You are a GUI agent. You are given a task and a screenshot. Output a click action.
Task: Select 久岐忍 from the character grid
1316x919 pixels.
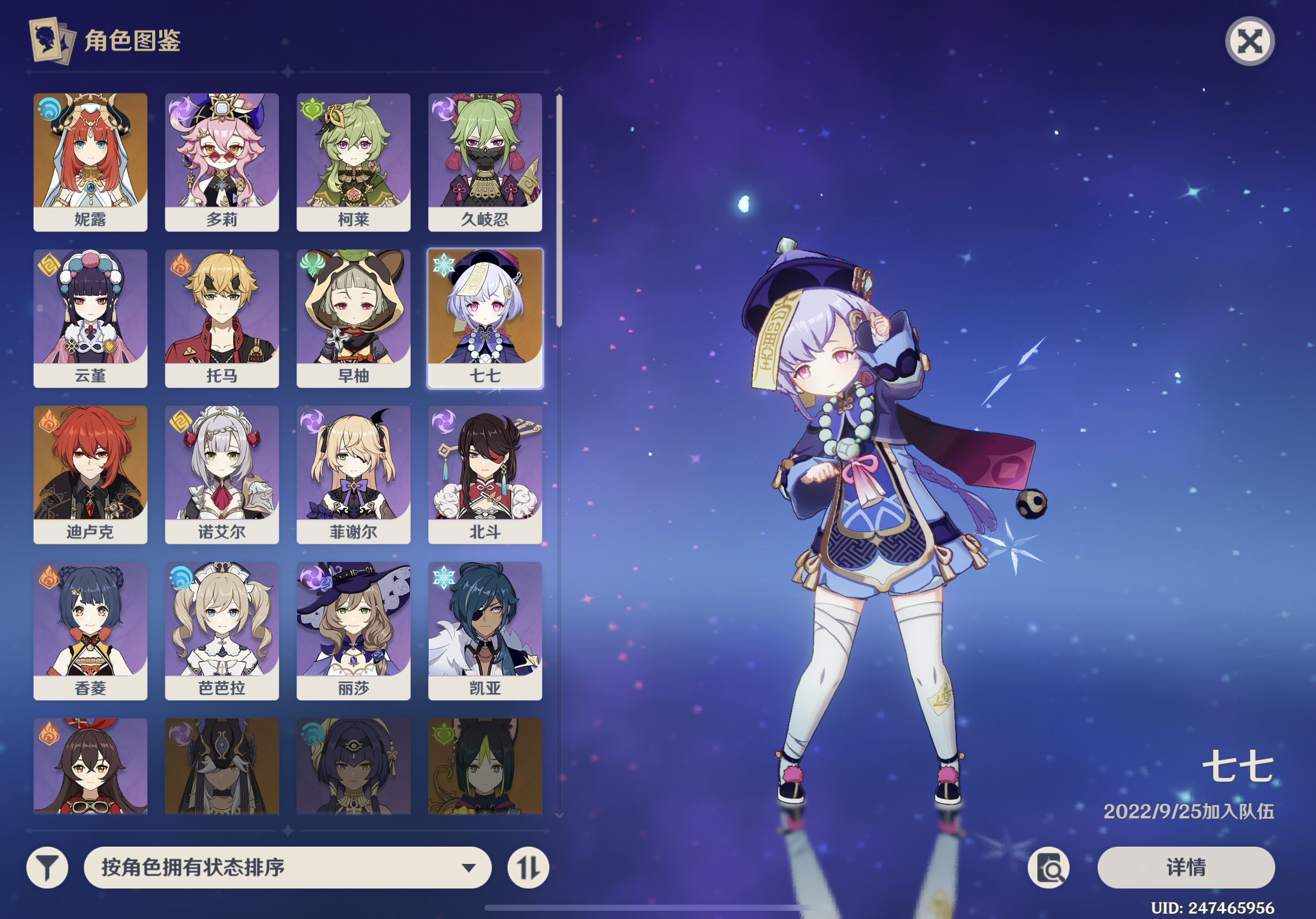click(x=485, y=161)
